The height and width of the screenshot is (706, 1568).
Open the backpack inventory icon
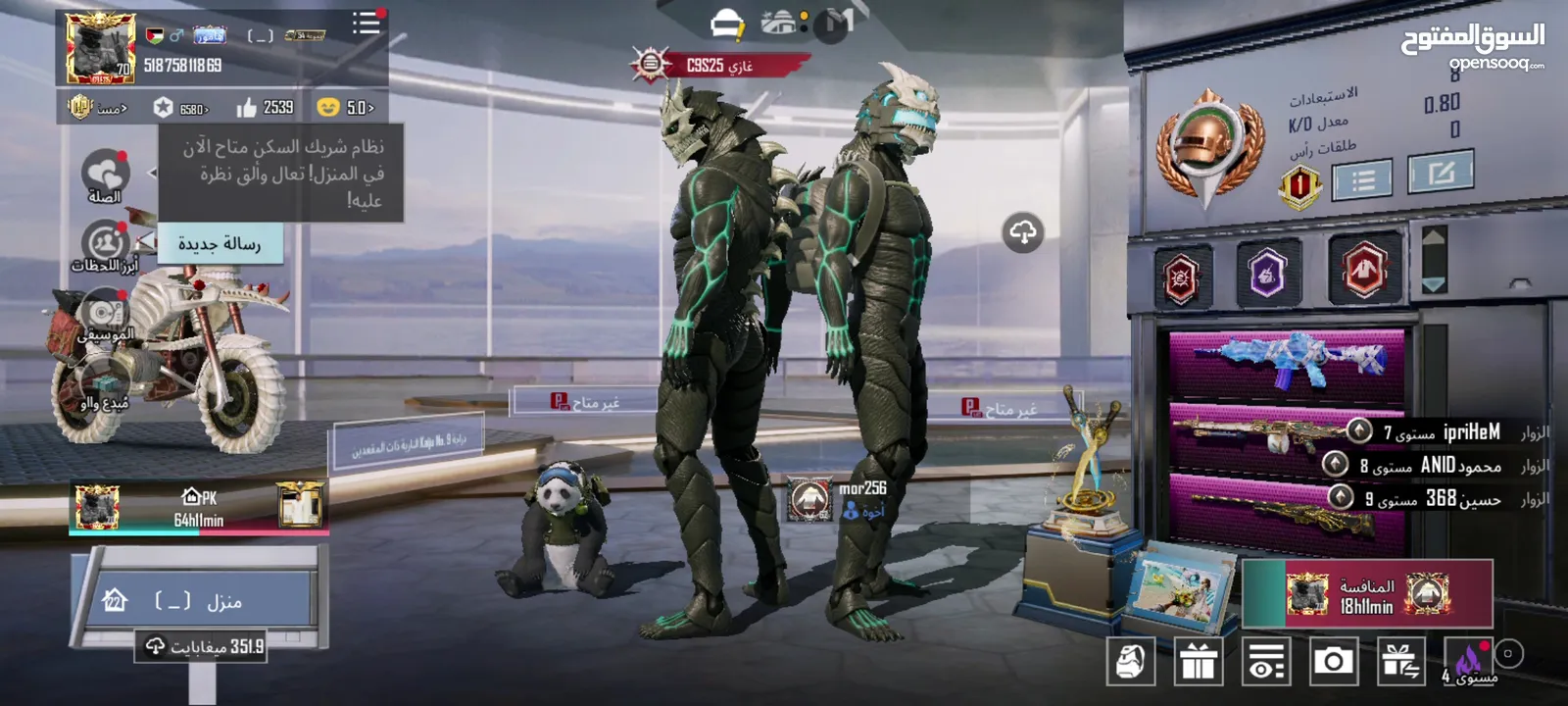point(1131,662)
